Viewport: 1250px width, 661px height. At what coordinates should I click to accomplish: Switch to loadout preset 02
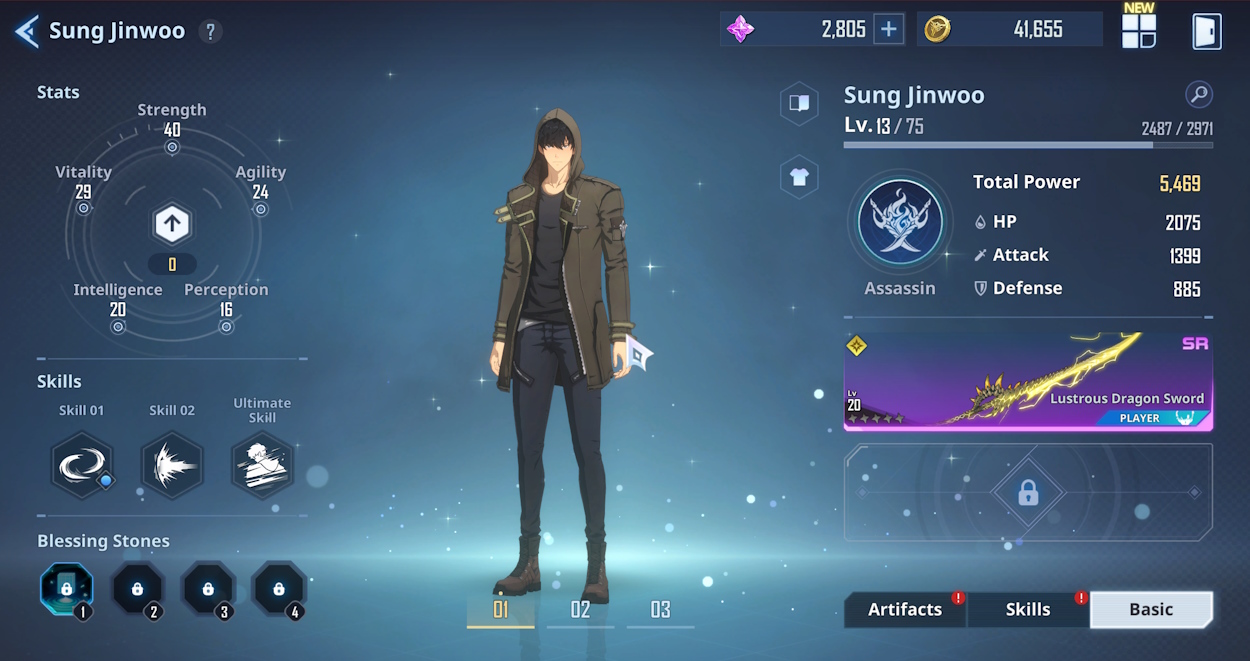(x=580, y=610)
